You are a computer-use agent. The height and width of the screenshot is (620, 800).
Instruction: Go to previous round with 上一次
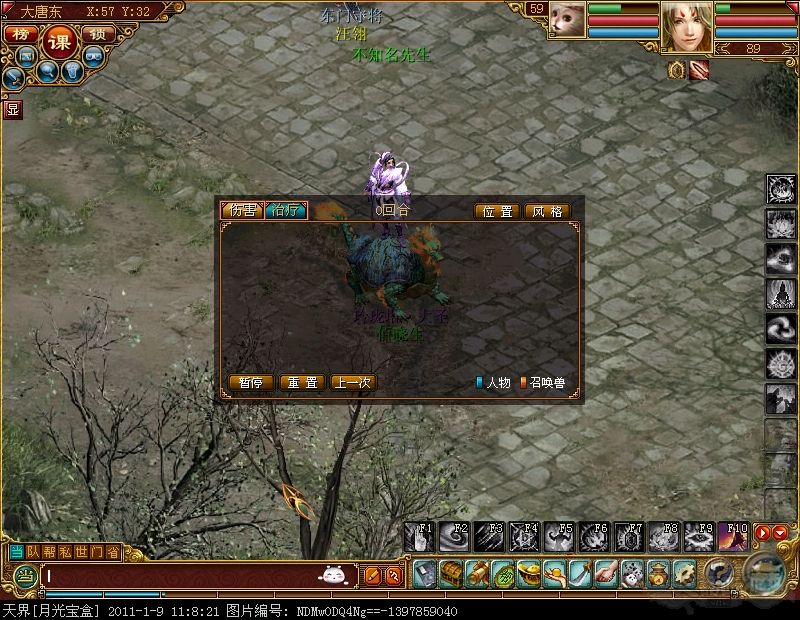(353, 383)
